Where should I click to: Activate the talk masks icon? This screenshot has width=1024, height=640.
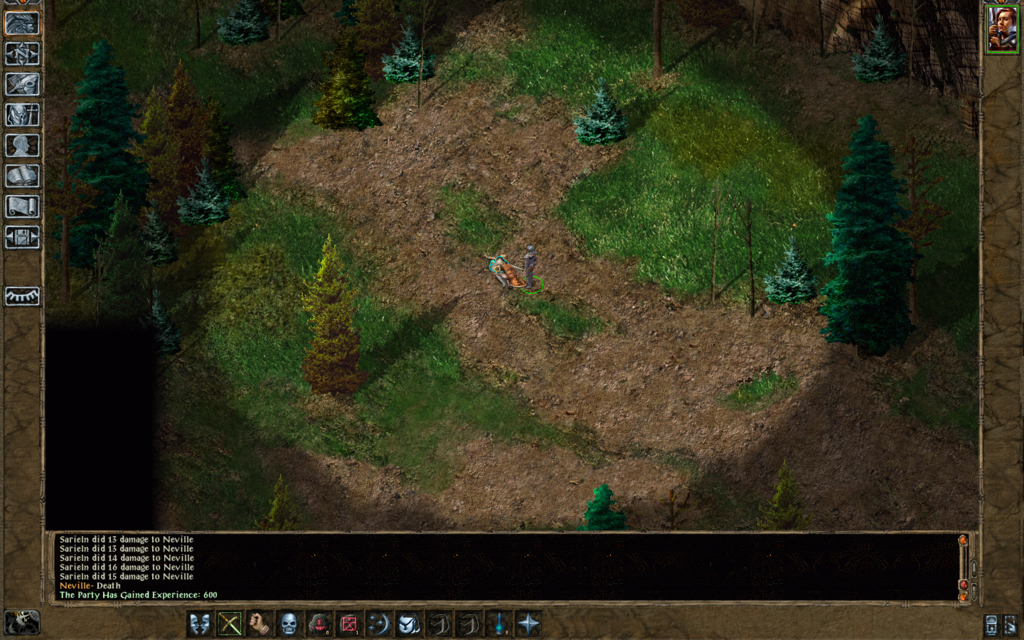pos(201,624)
